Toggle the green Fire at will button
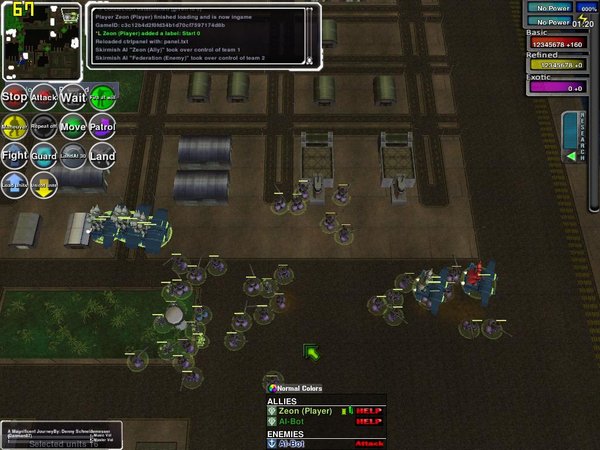The image size is (600, 450). tap(102, 97)
